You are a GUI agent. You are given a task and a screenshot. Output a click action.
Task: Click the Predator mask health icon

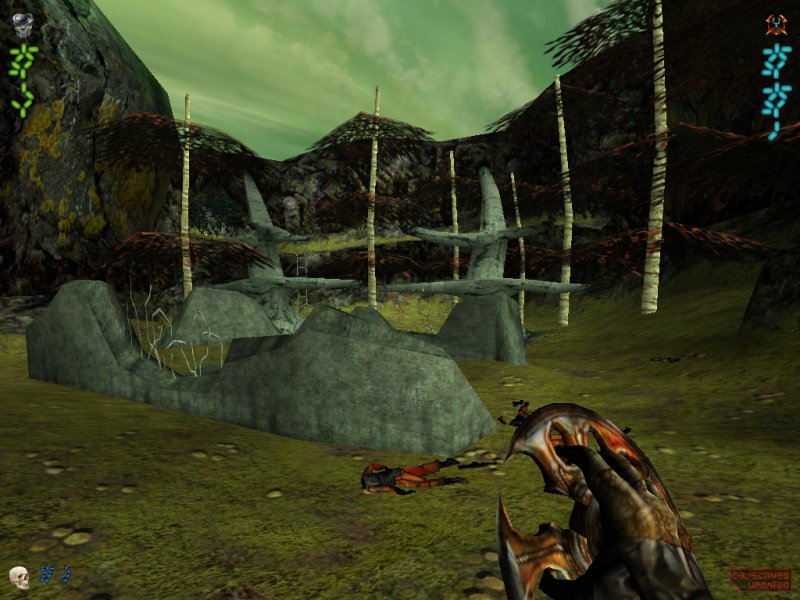click(23, 25)
